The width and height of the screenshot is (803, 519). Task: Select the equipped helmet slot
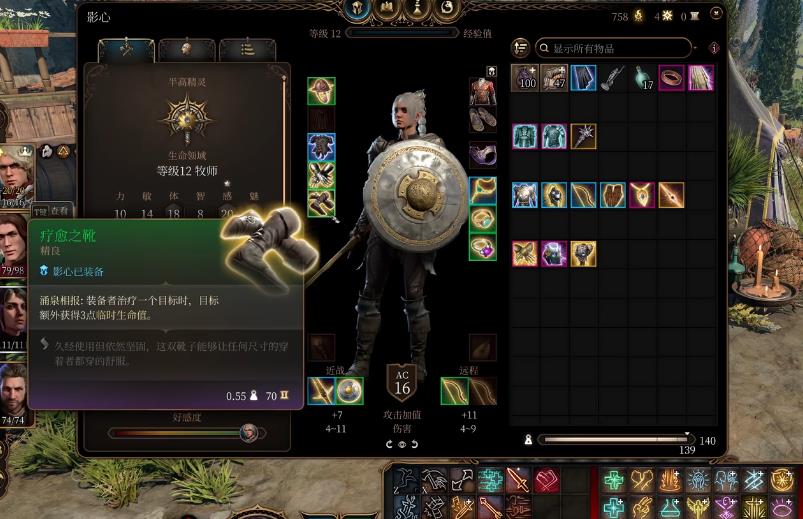(x=321, y=91)
